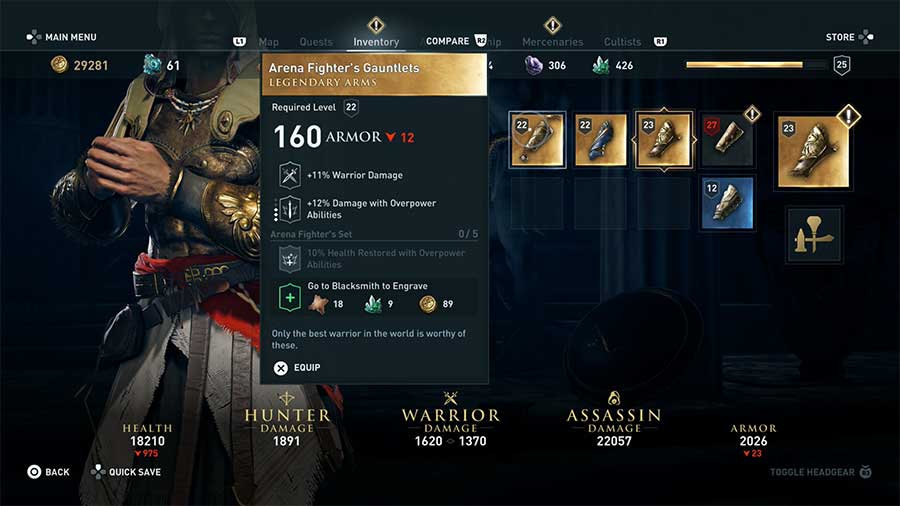The width and height of the screenshot is (900, 506).
Task: Switch to the Map tab
Action: (269, 42)
